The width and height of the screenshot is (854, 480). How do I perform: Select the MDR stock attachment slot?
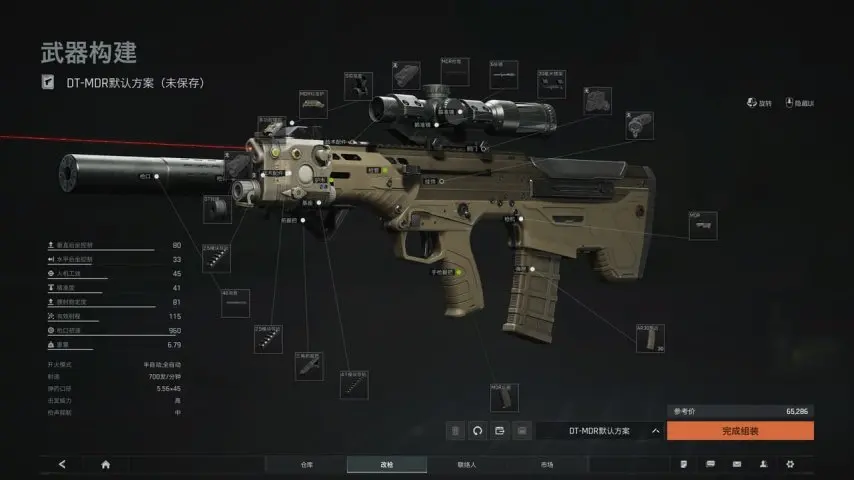pyautogui.click(x=703, y=225)
